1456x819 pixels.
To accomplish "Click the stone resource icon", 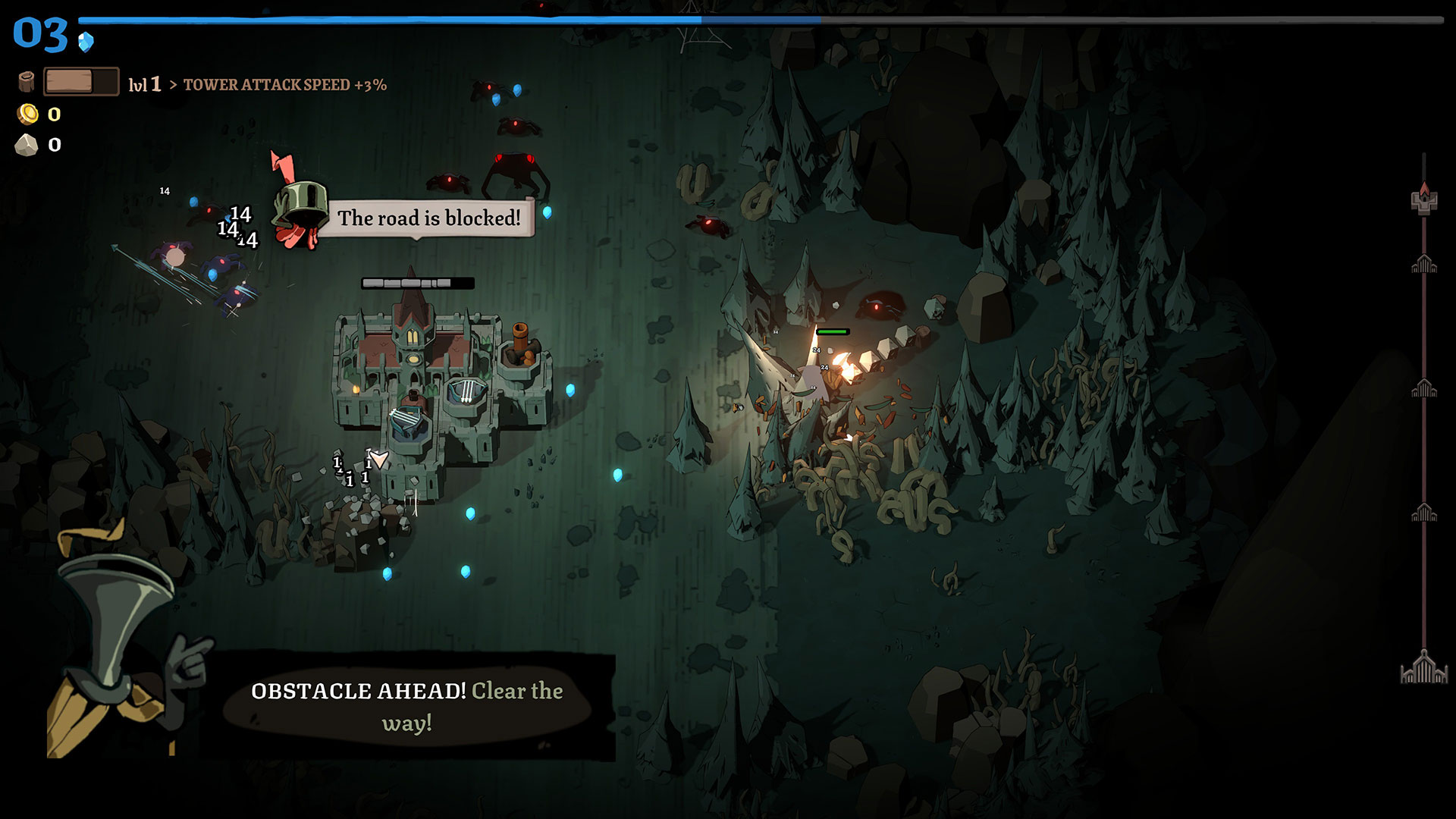I will 27,145.
